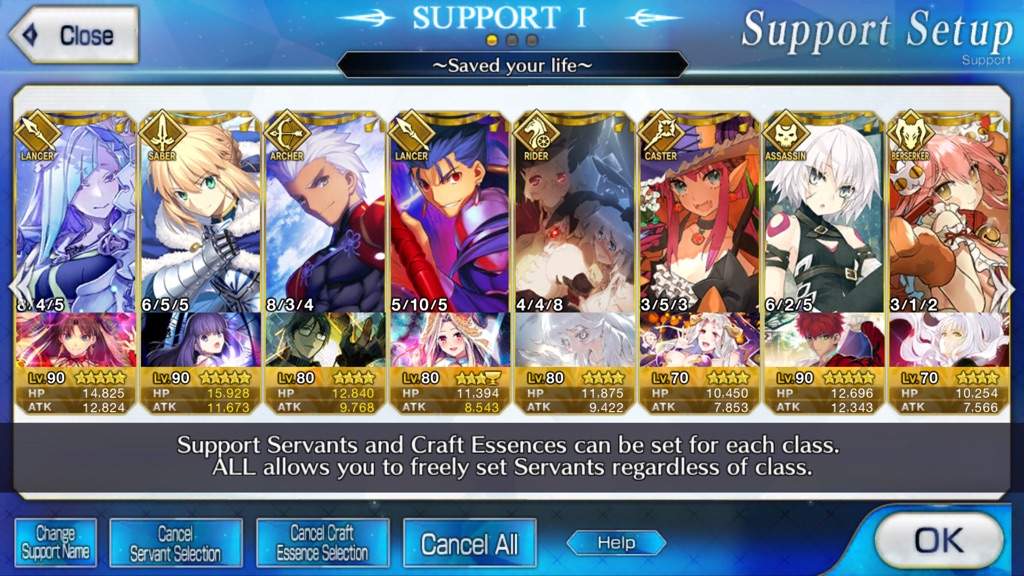
Task: Change Support Name
Action: tap(56, 543)
